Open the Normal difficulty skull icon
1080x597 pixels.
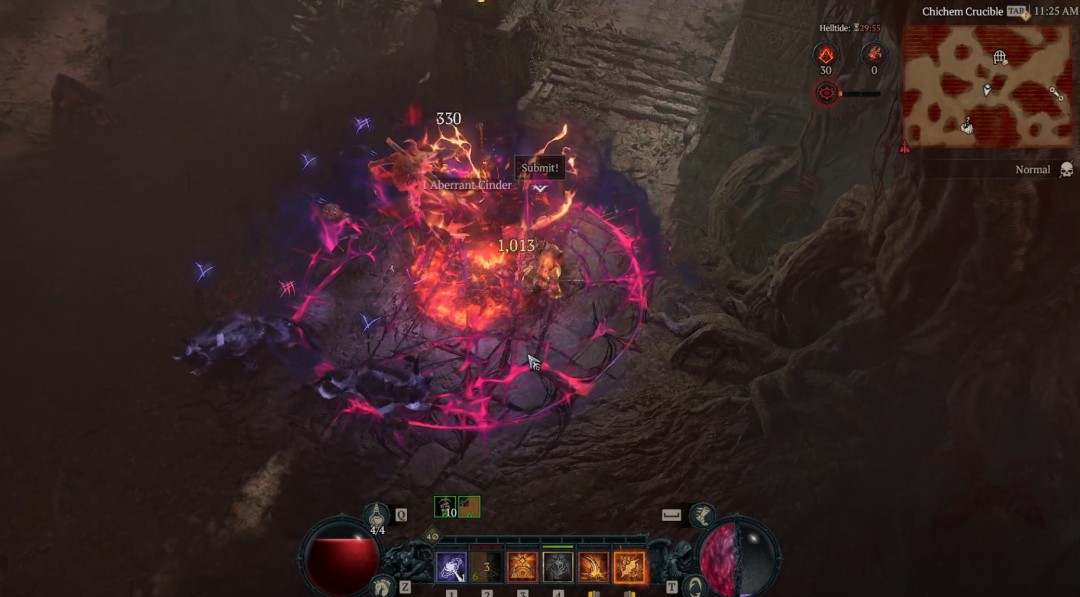pos(1066,170)
